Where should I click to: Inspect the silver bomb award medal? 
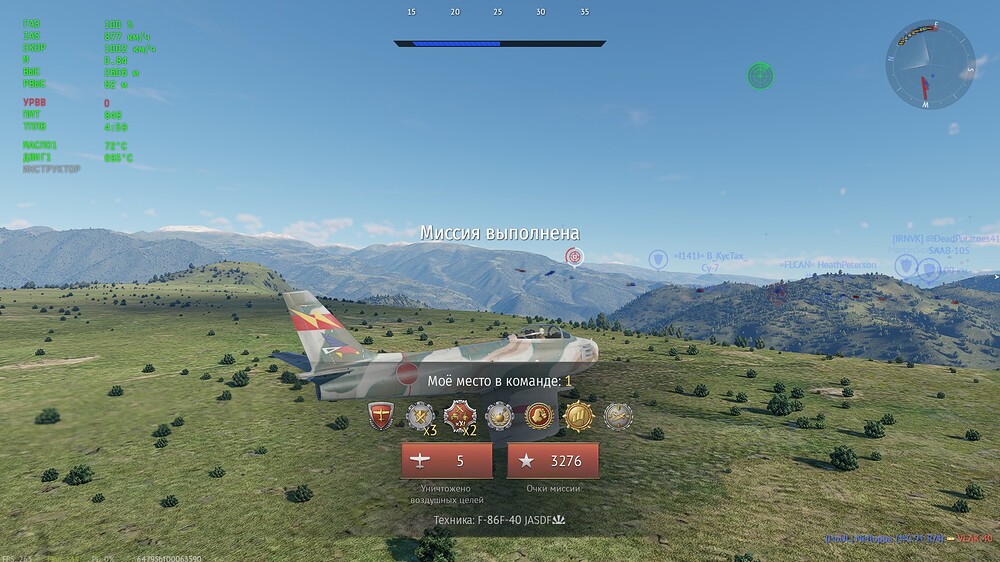499,415
